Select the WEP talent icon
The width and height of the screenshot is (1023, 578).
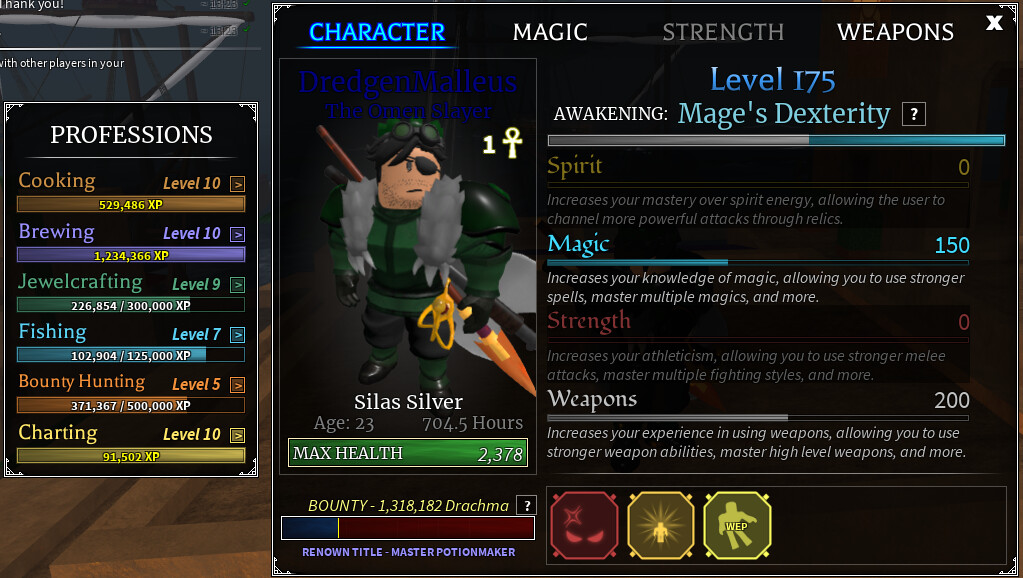tap(736, 524)
